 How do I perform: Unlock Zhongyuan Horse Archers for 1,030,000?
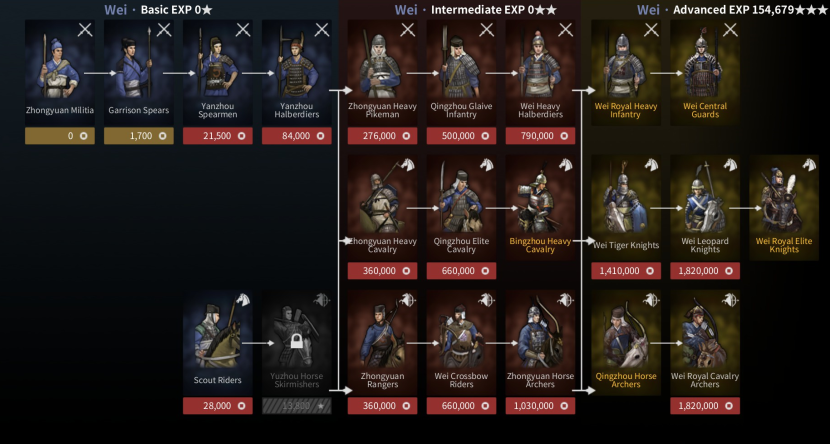(x=540, y=406)
